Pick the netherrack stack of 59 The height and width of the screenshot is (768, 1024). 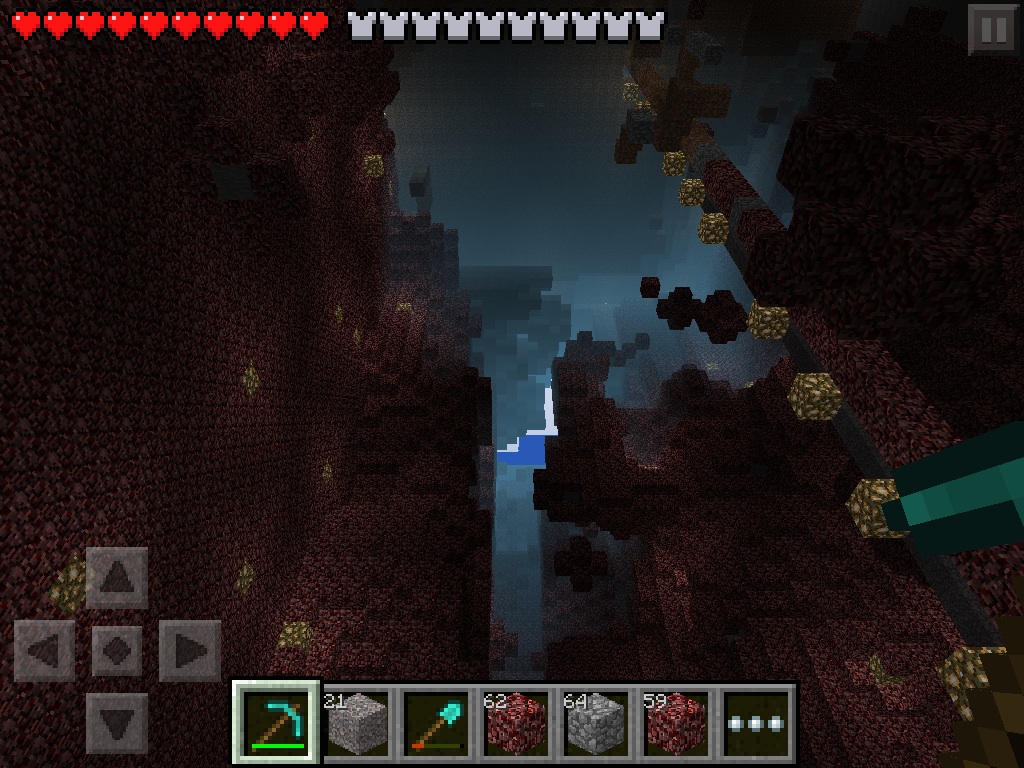click(x=677, y=722)
